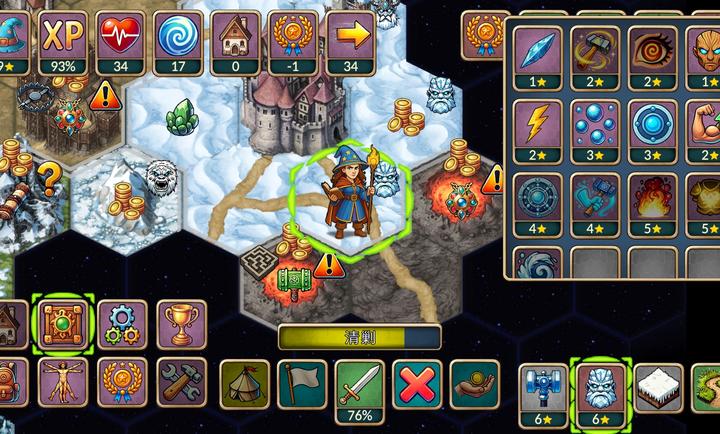Open the gears settings button

[123, 324]
